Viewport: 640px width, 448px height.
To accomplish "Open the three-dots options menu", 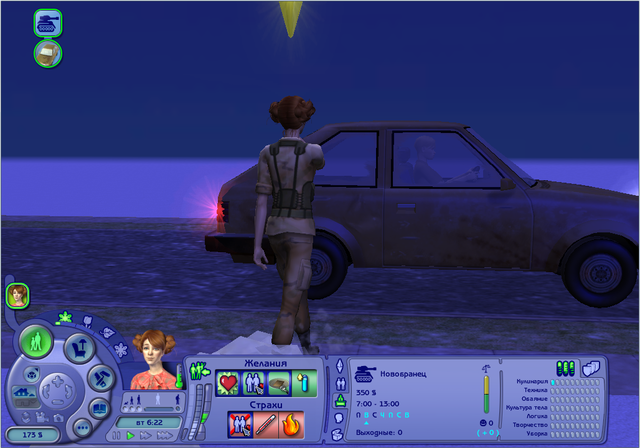I will pyautogui.click(x=82, y=426).
